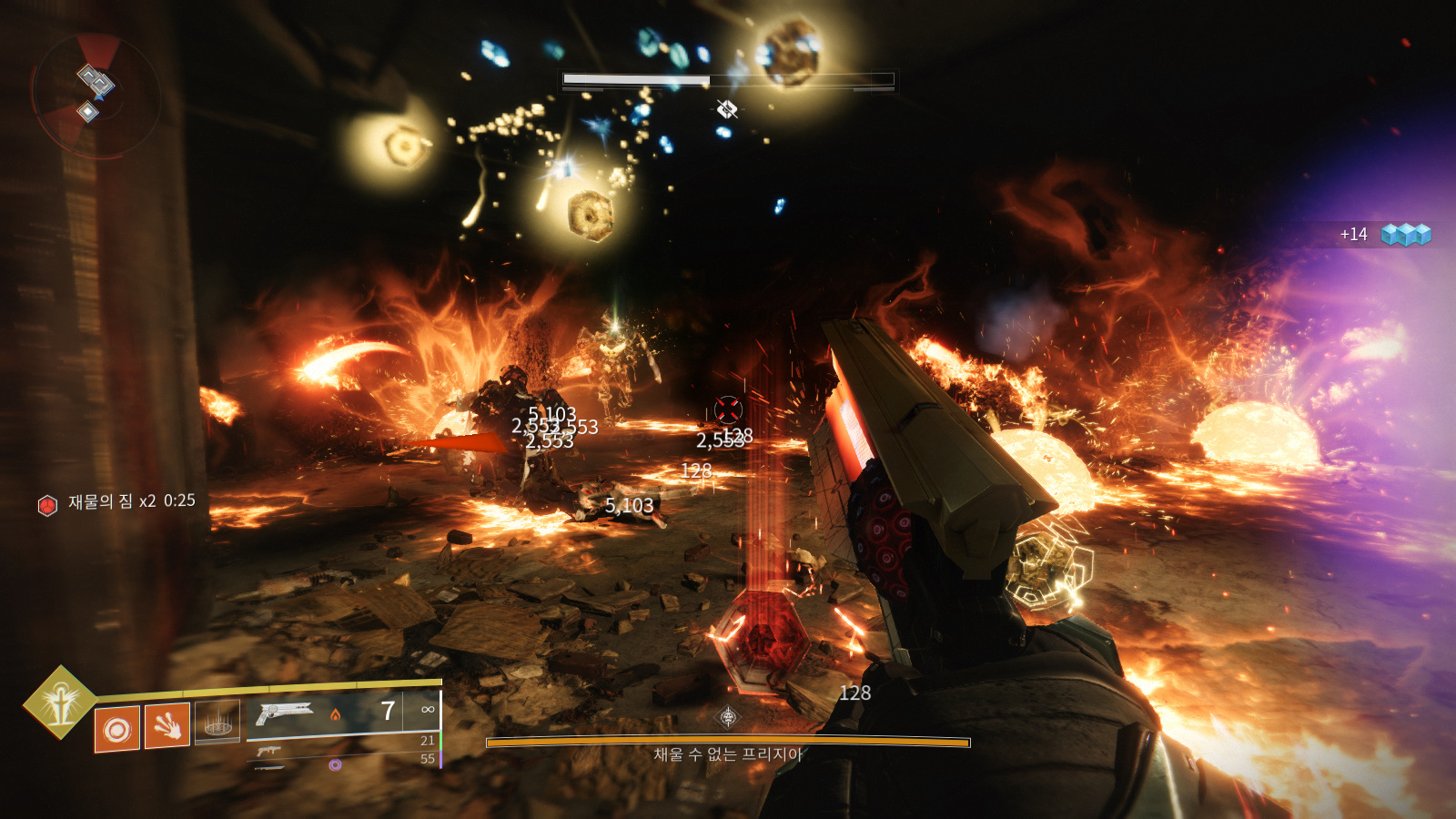1456x819 pixels.
Task: Trigger the rift class ability icon
Action: click(217, 722)
